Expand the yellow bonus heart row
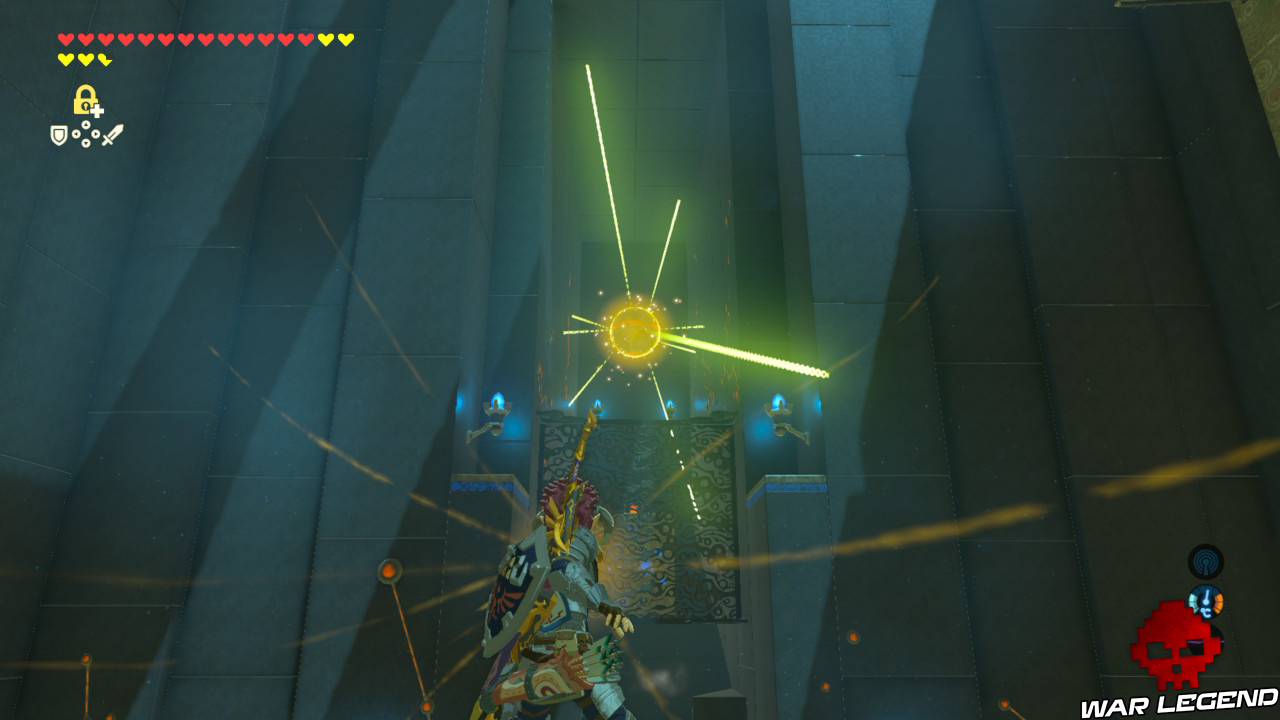The image size is (1280, 720). point(85,59)
